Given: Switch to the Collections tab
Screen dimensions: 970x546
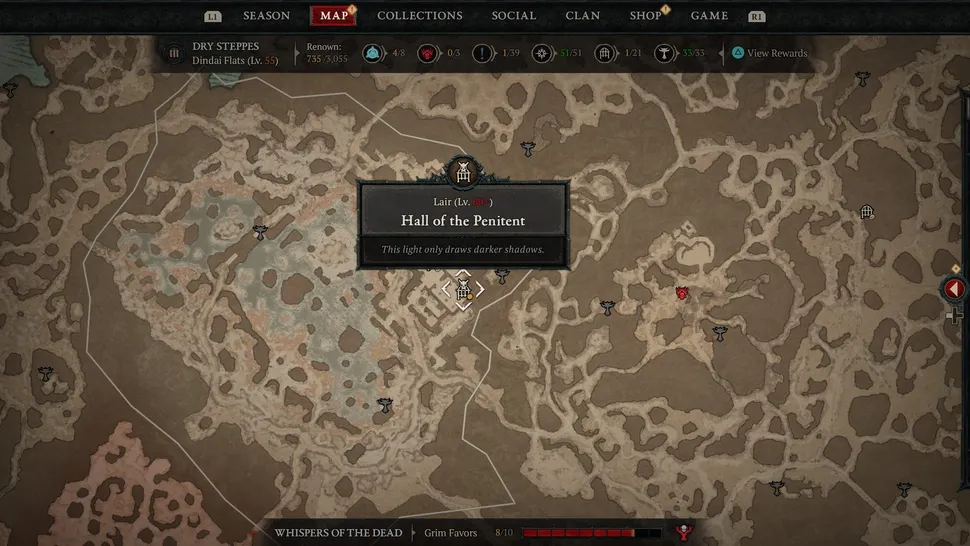Looking at the screenshot, I should click(x=419, y=16).
